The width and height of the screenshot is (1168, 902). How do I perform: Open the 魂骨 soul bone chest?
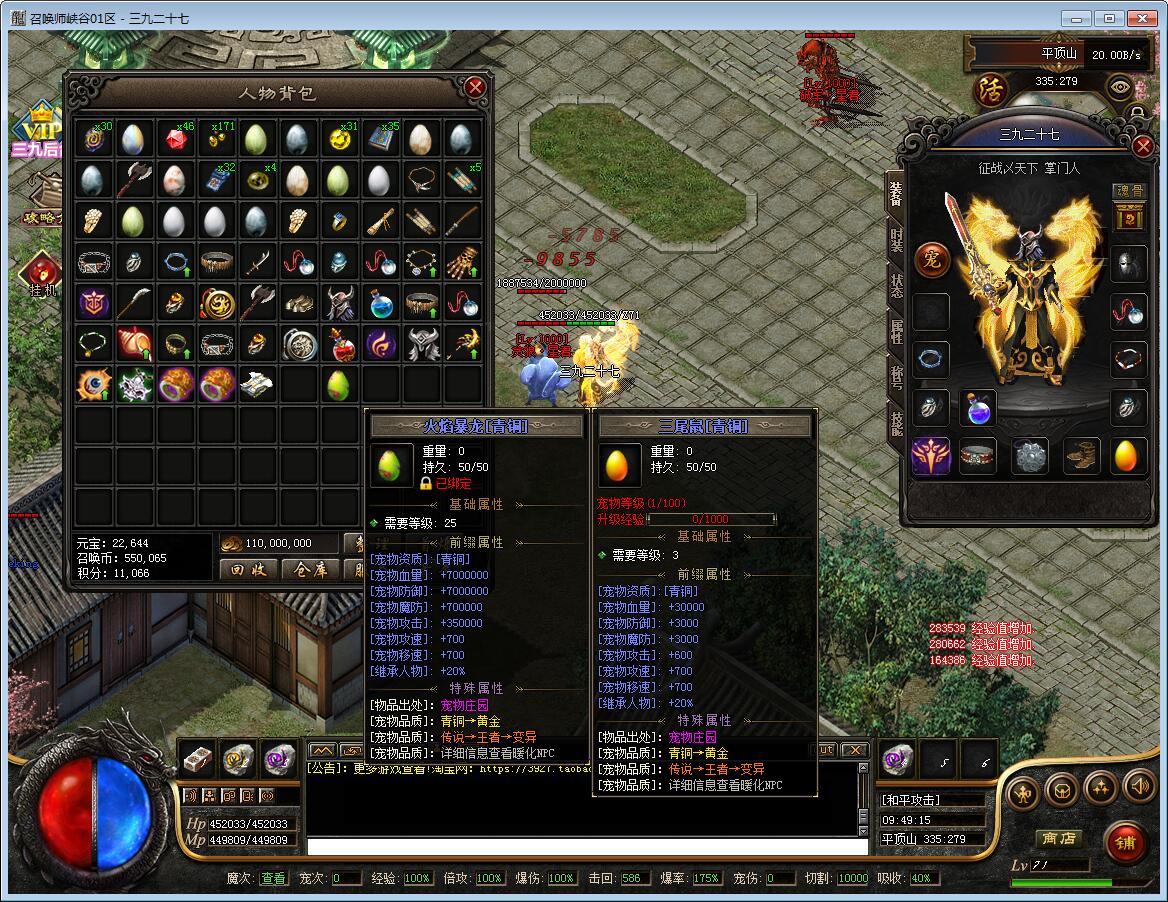point(1129,216)
